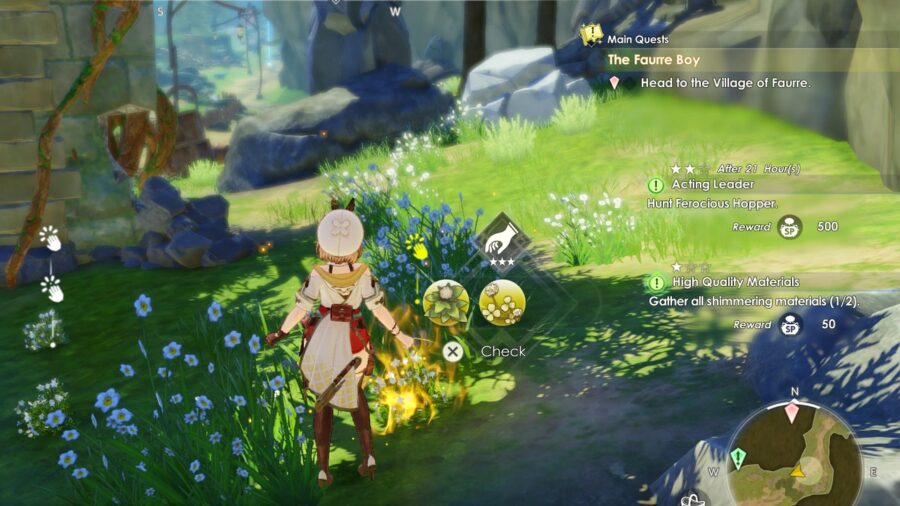Screen dimensions: 900x506
Task: Select the Acting Leader side quest
Action: [700, 185]
